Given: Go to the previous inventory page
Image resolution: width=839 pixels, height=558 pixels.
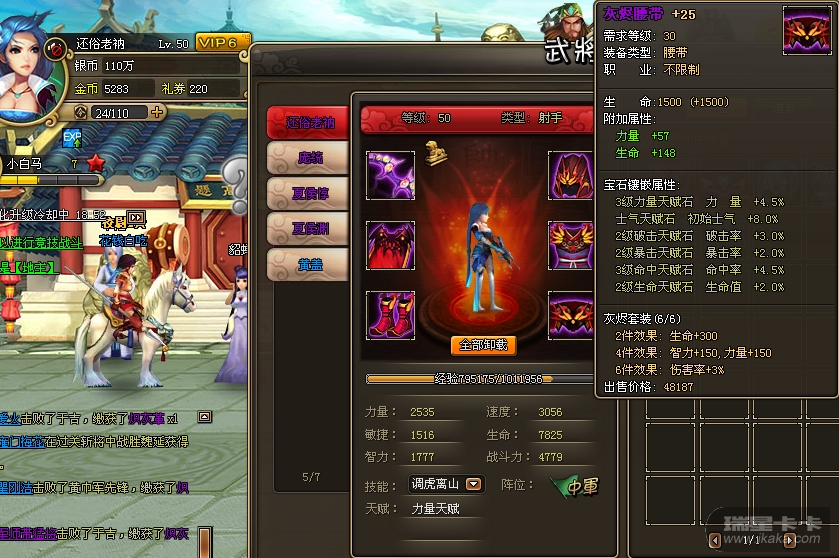Looking at the screenshot, I should (715, 540).
